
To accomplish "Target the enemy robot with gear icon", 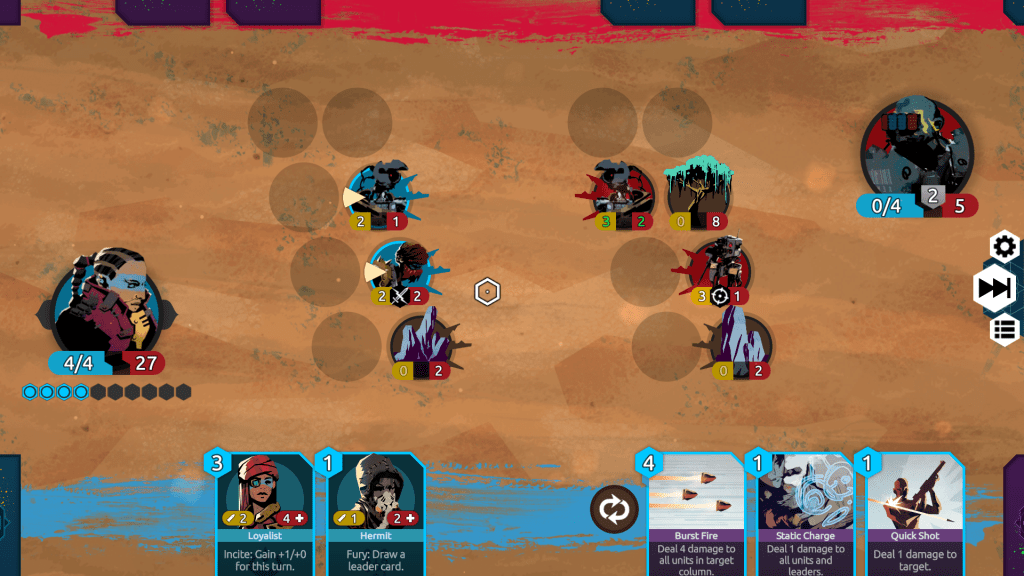I will click(x=719, y=268).
